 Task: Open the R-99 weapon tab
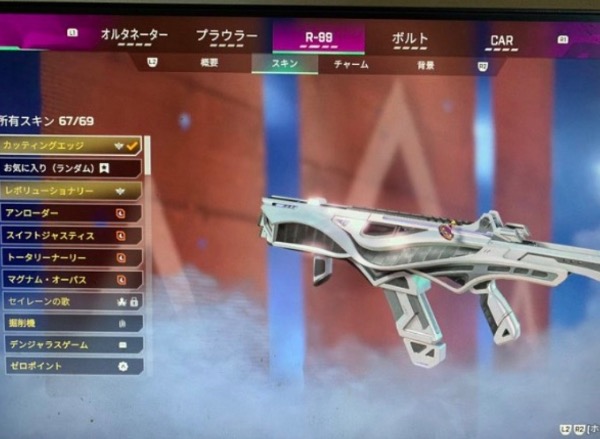(x=319, y=38)
